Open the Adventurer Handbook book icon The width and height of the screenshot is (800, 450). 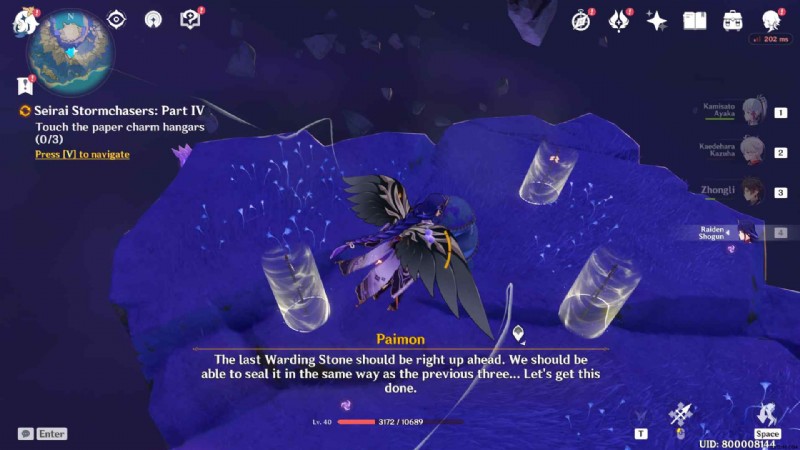point(694,20)
